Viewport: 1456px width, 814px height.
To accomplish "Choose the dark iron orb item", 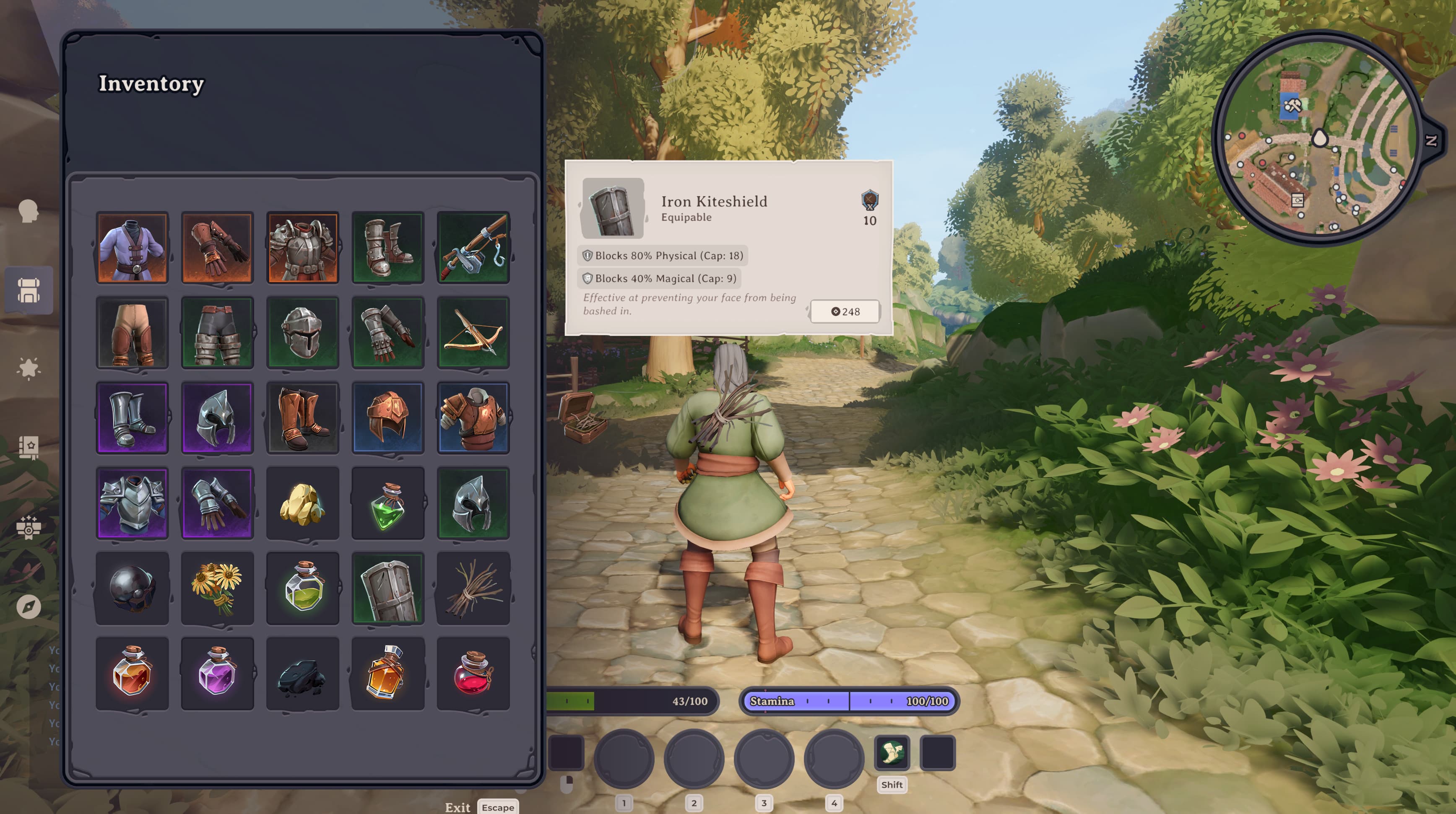I will (x=132, y=588).
